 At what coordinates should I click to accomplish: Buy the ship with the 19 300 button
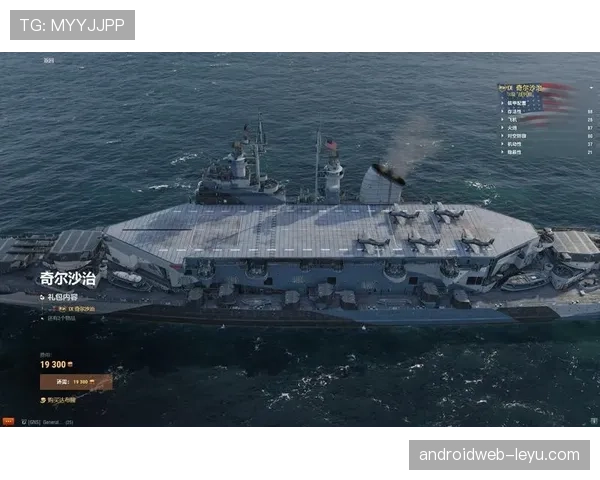coord(76,381)
